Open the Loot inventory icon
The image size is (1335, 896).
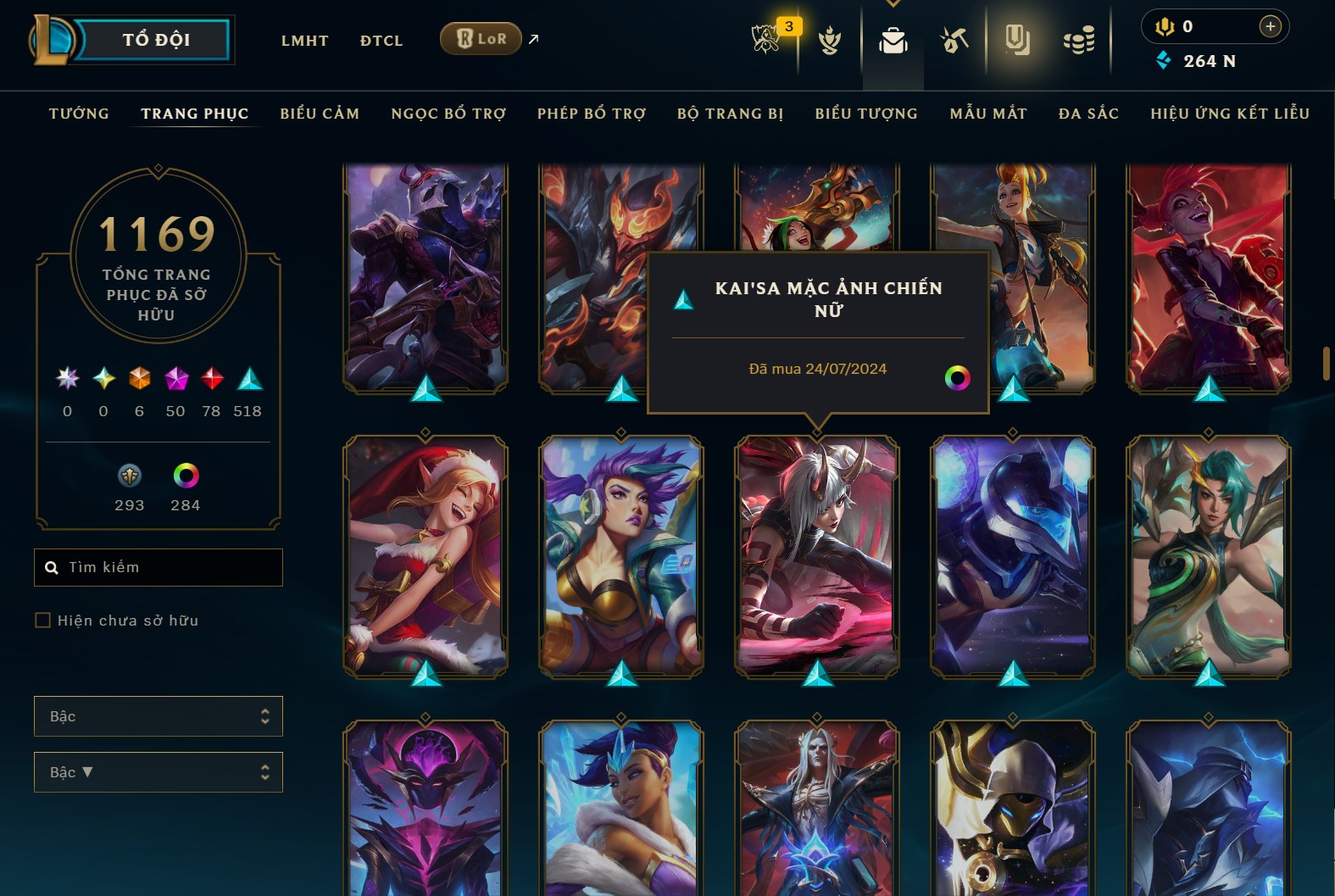point(953,39)
